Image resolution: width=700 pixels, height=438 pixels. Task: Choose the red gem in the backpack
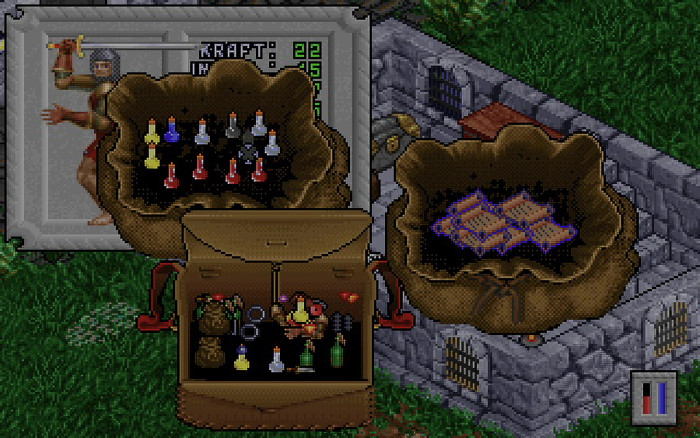(x=348, y=297)
